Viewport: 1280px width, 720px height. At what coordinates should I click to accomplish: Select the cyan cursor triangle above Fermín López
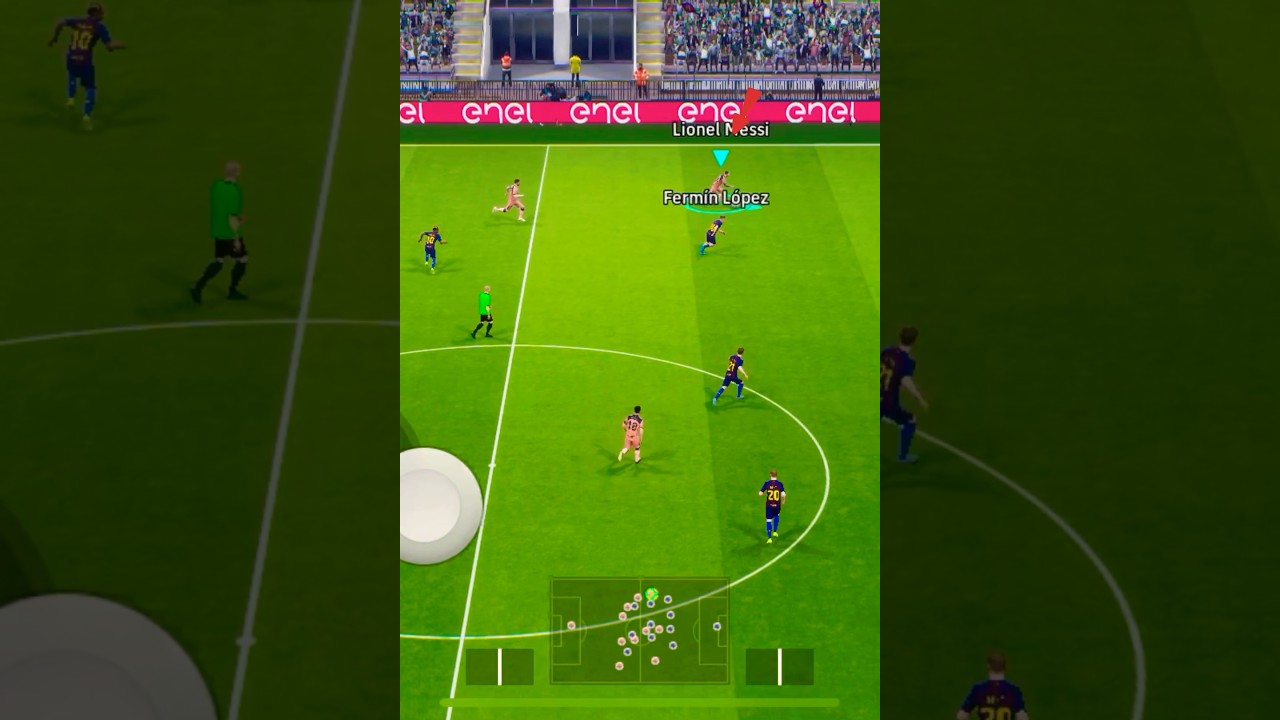tap(719, 156)
